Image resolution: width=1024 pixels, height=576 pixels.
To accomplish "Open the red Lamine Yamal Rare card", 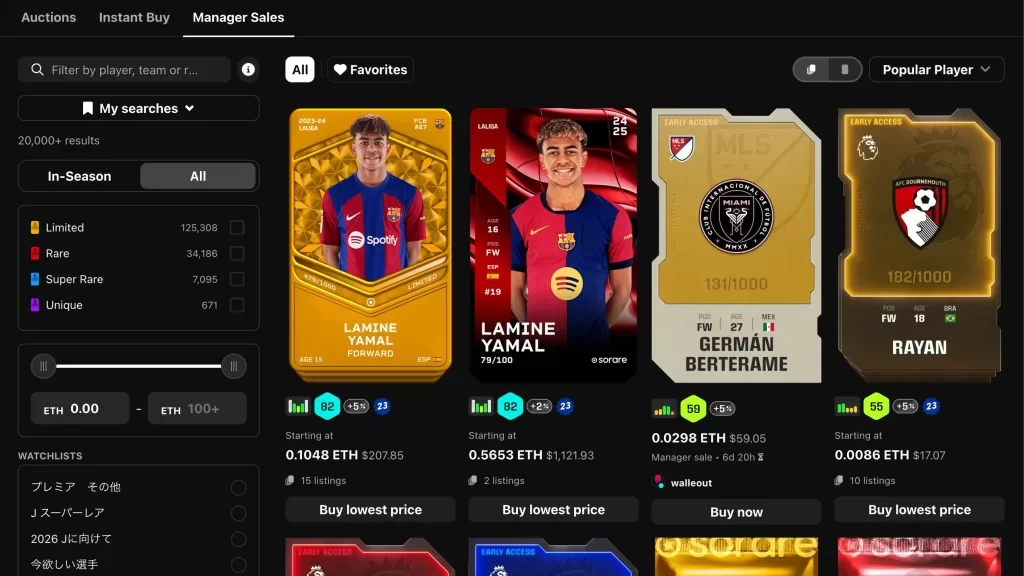I will pyautogui.click(x=553, y=245).
